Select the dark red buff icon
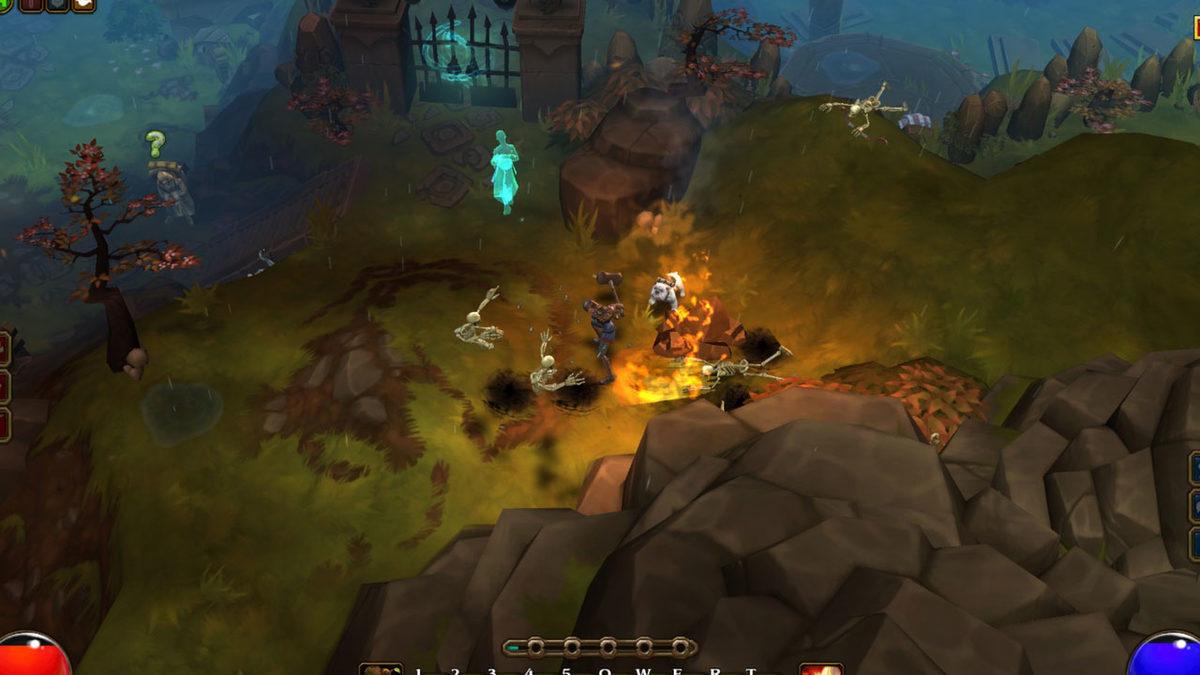 point(31,4)
